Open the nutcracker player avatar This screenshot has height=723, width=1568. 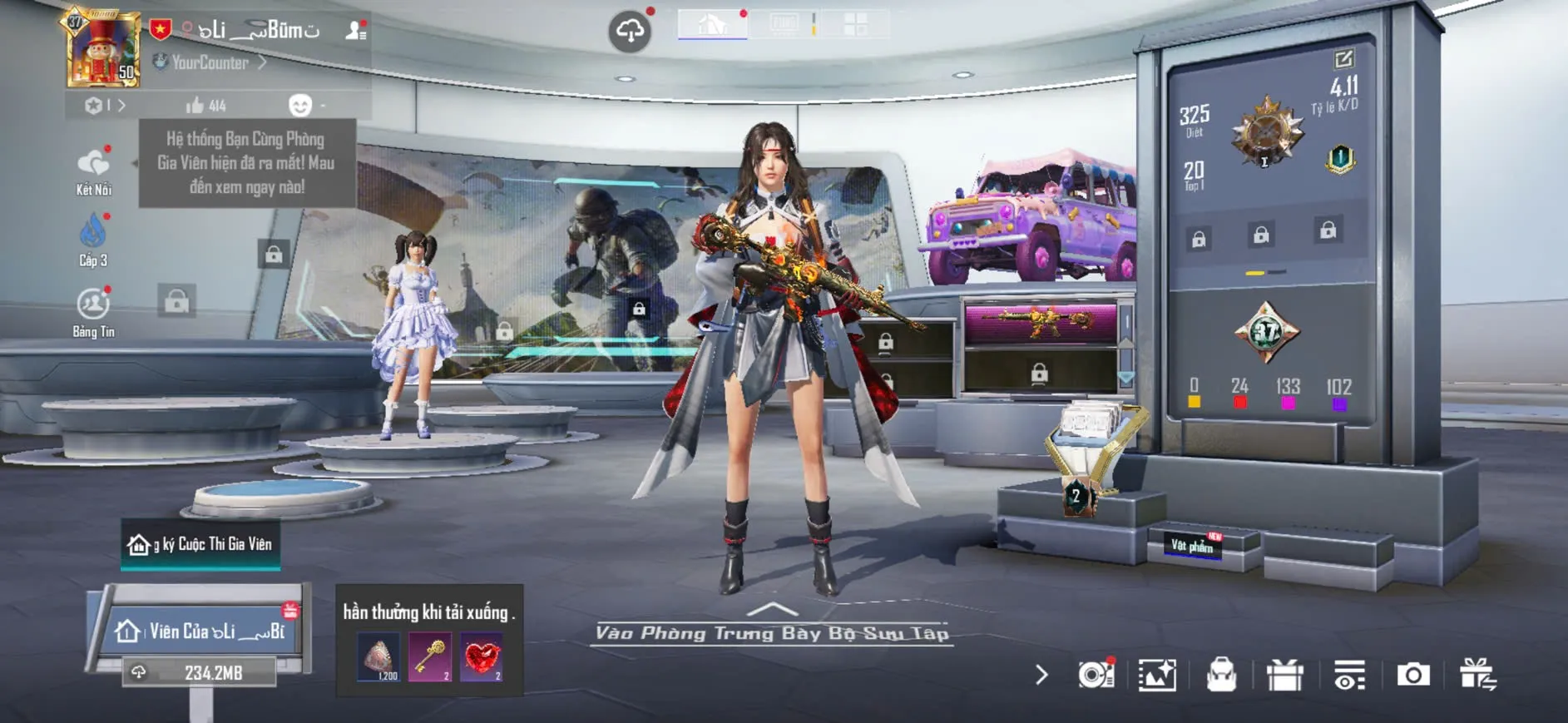pyautogui.click(x=103, y=50)
